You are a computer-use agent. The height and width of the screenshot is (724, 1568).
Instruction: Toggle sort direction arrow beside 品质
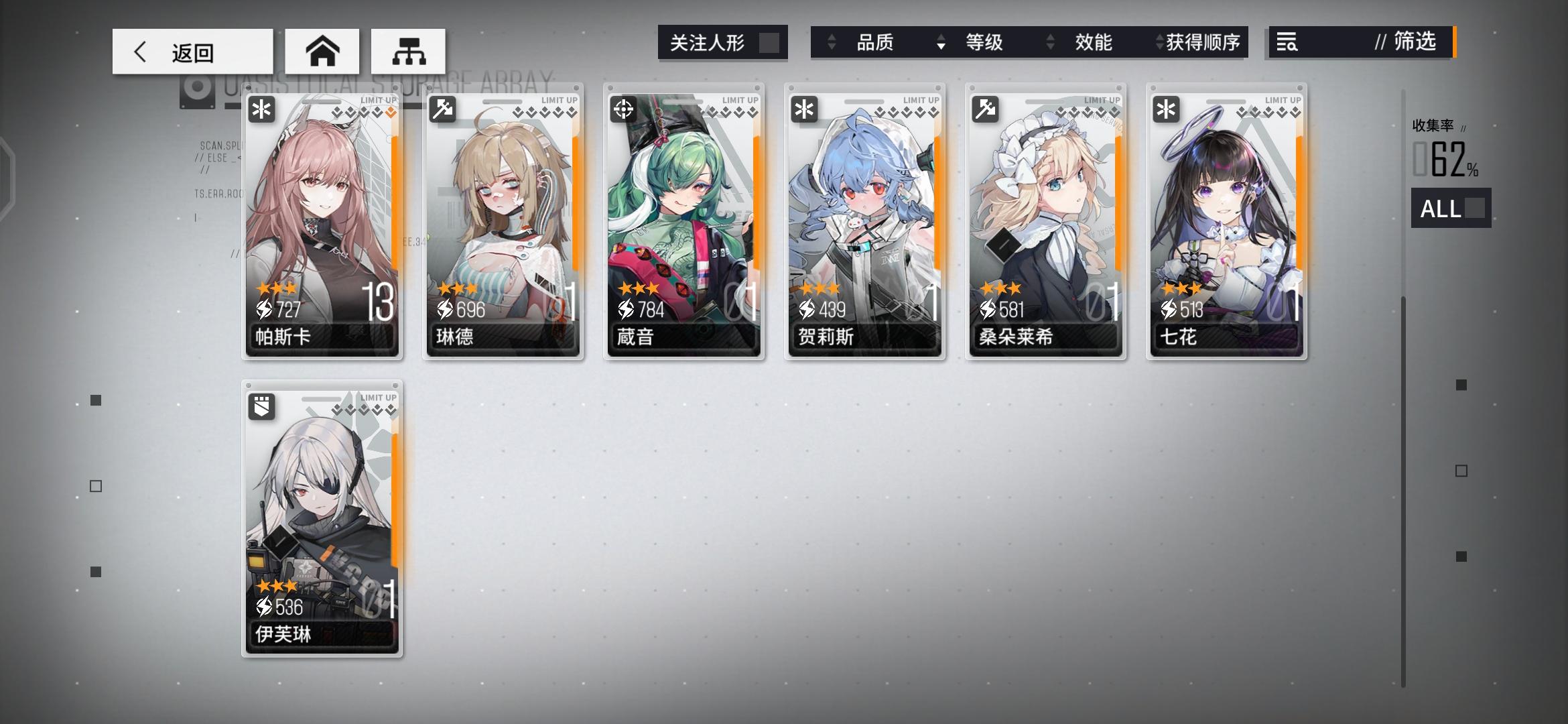(x=833, y=42)
